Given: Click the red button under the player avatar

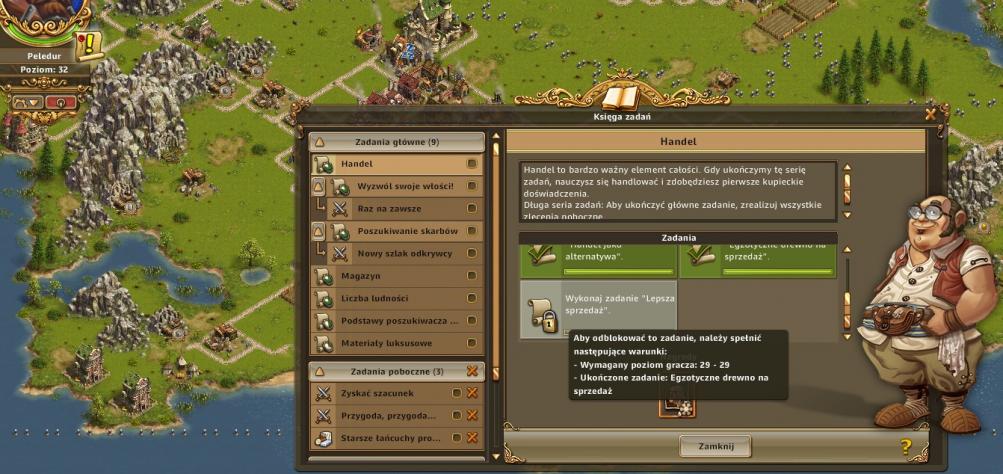Looking at the screenshot, I should click(59, 102).
